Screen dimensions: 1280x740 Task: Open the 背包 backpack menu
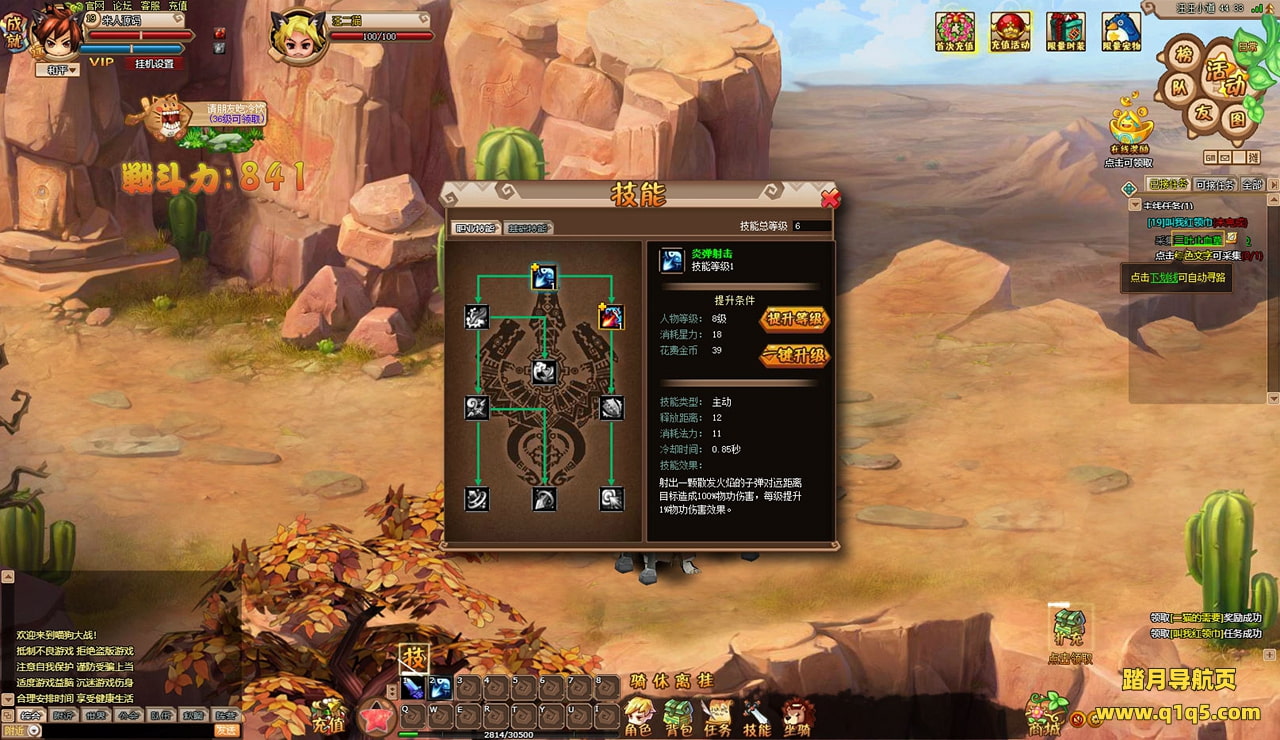point(678,717)
